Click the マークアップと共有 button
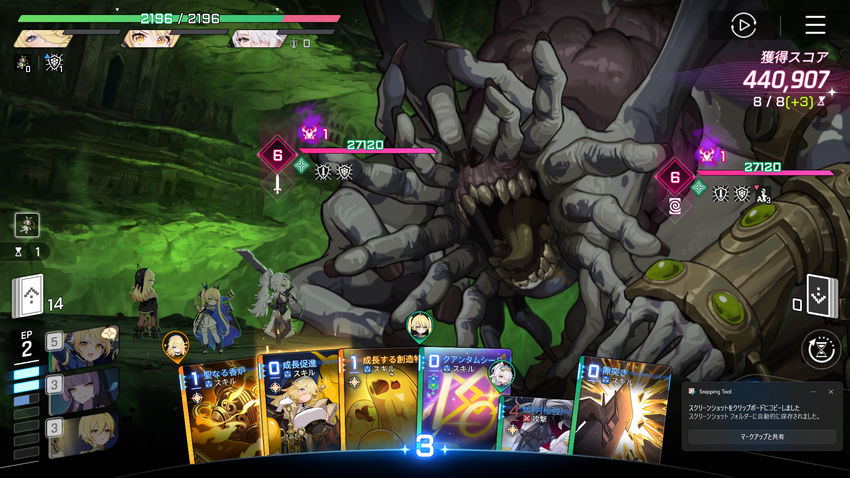The image size is (850, 478). coord(762,437)
